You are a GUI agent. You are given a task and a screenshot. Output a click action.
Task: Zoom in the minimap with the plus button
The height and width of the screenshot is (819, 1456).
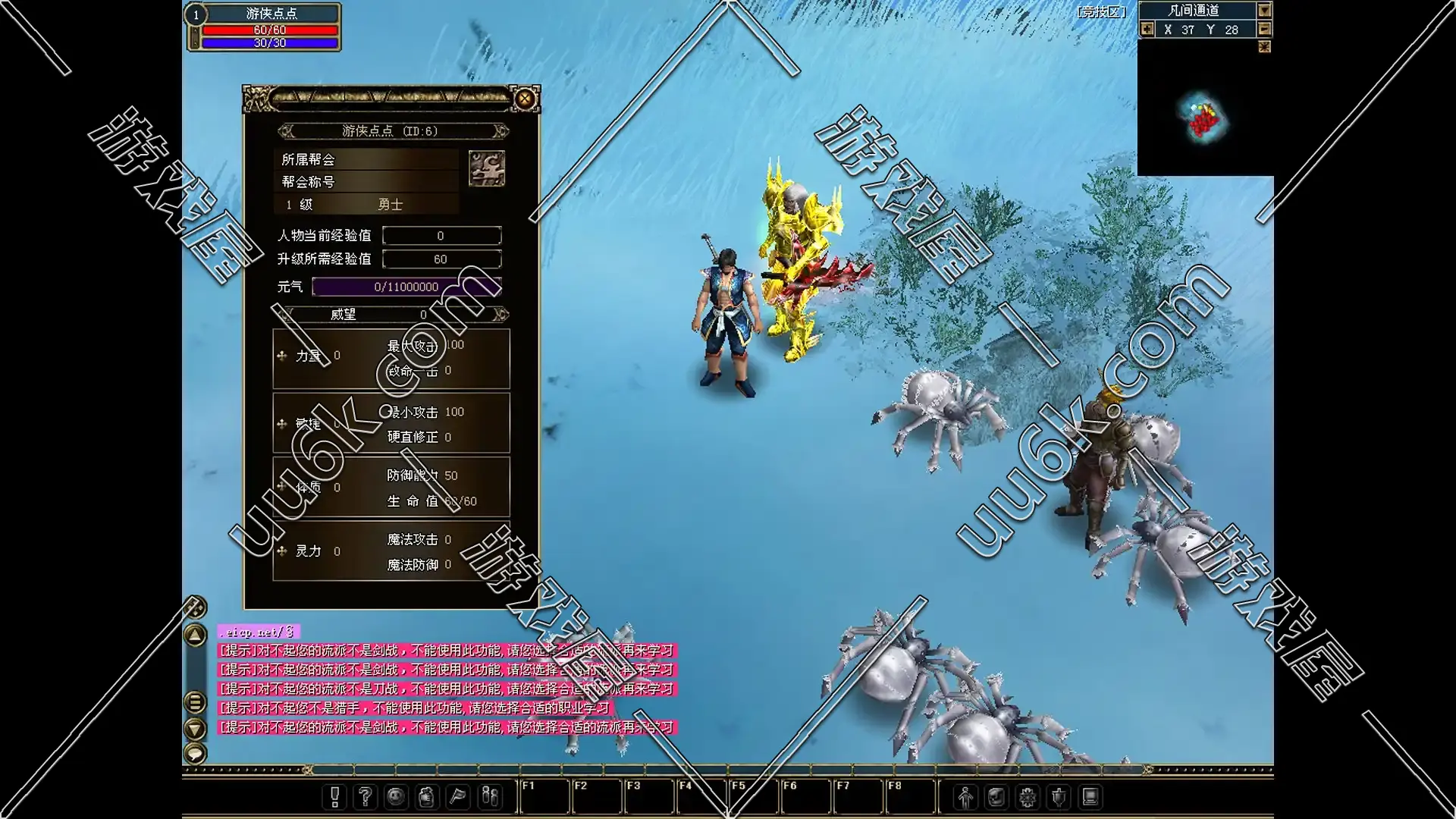1147,29
